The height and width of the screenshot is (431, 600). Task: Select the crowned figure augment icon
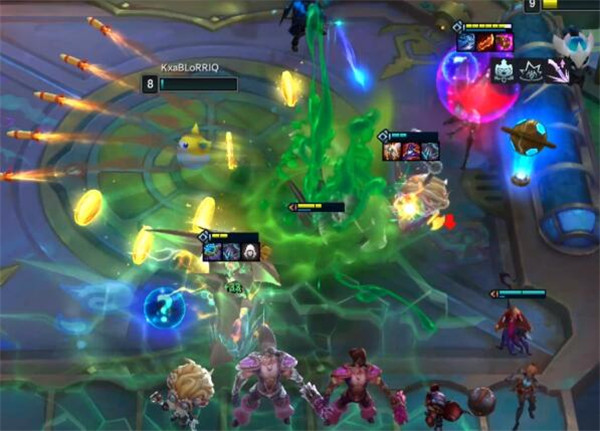pos(504,69)
